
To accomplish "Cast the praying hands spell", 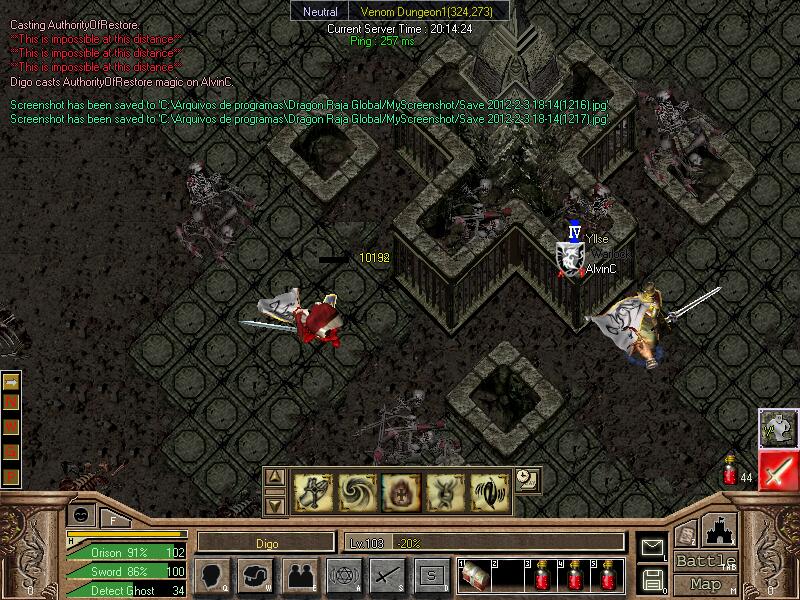I will tap(312, 491).
